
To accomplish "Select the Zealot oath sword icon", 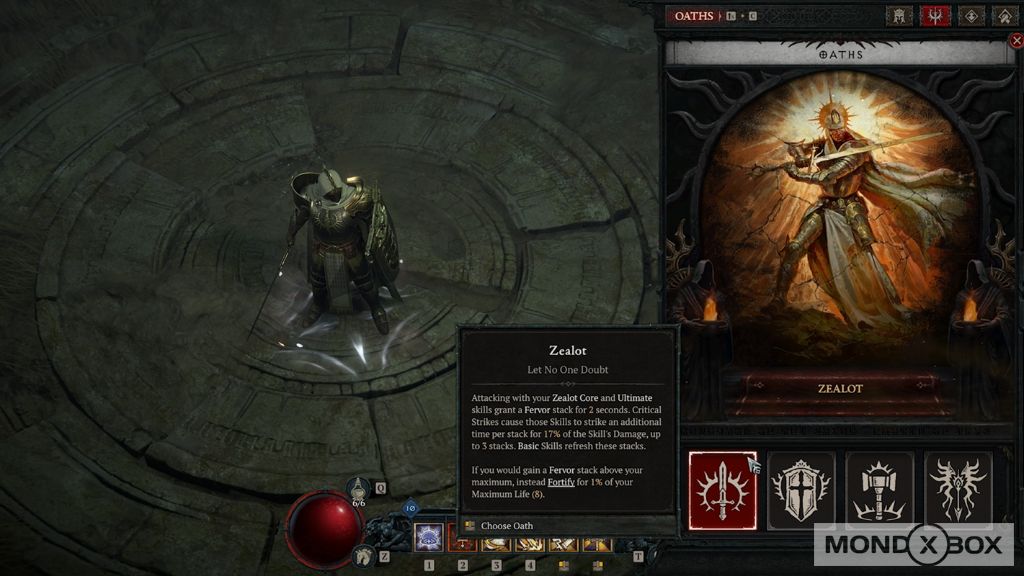I will click(722, 490).
